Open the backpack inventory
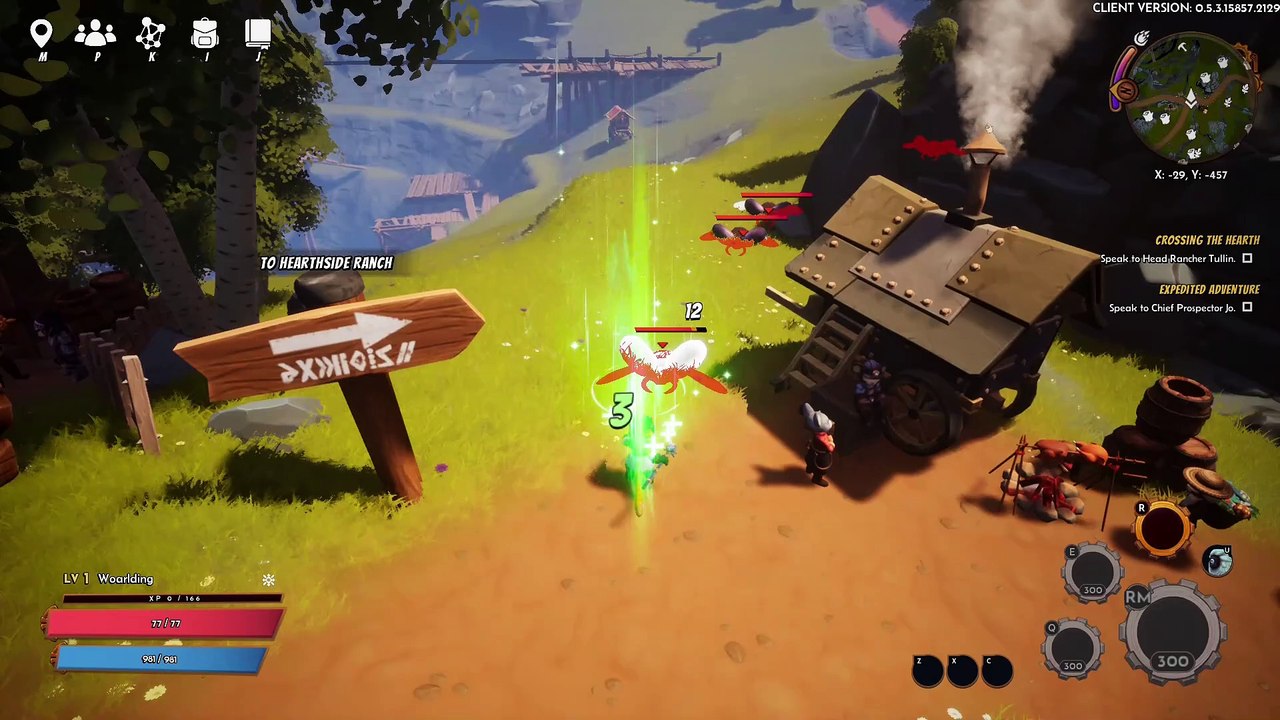The width and height of the screenshot is (1280, 720). pyautogui.click(x=205, y=35)
